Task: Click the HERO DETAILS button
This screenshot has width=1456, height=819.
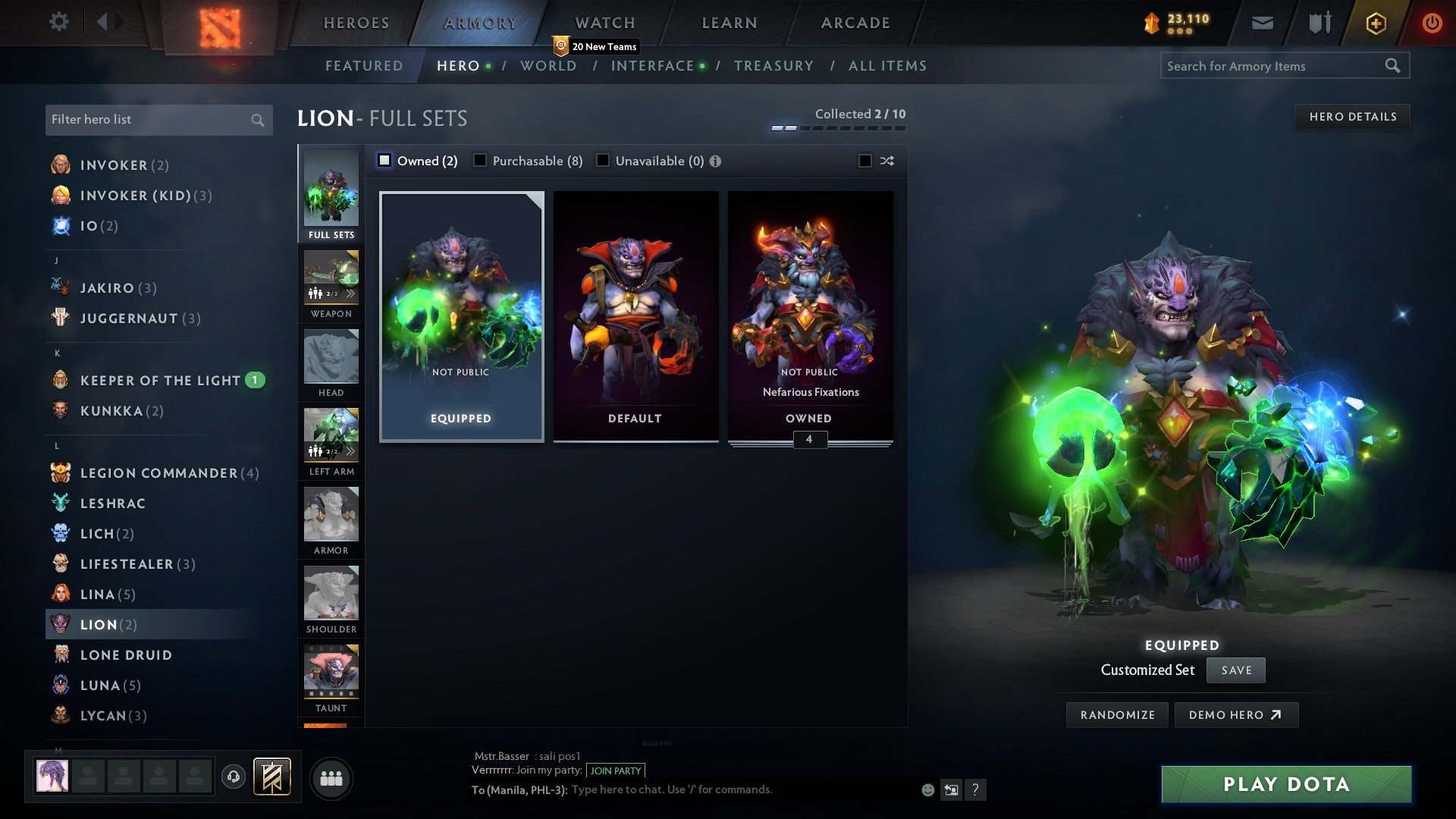Action: tap(1353, 116)
